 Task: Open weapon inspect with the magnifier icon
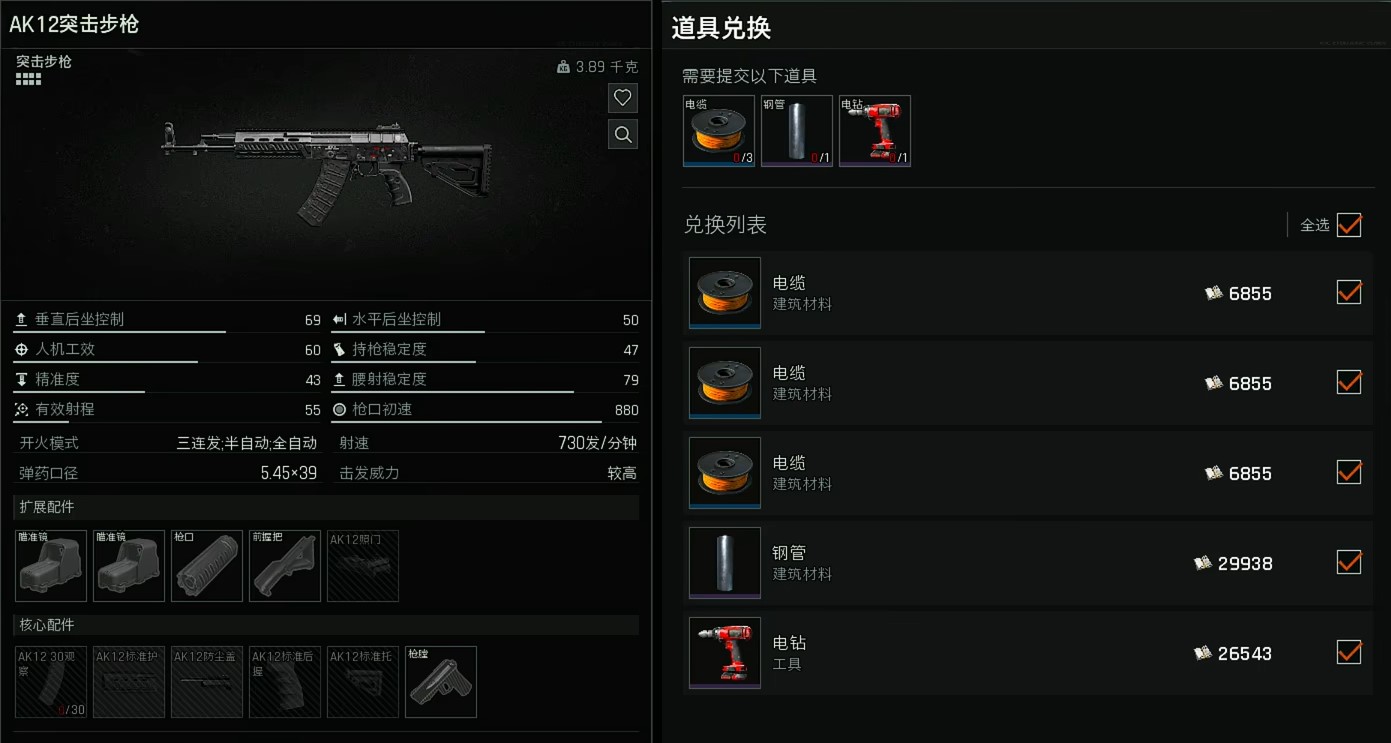click(622, 134)
